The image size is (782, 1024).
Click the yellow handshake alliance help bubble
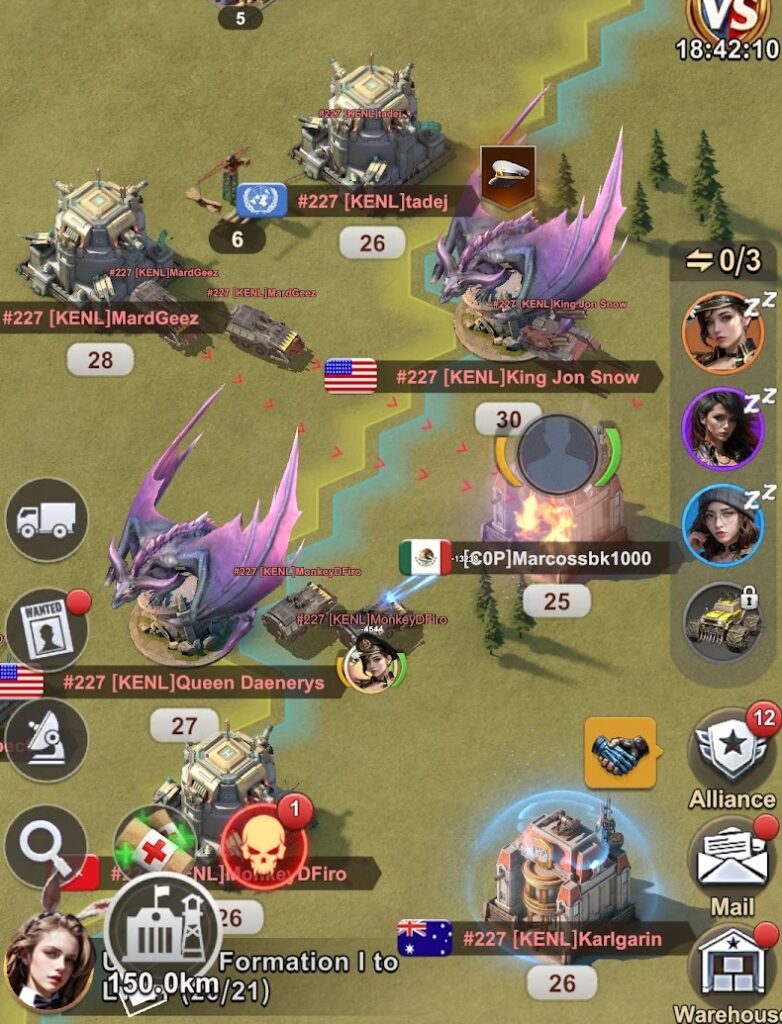pos(618,752)
